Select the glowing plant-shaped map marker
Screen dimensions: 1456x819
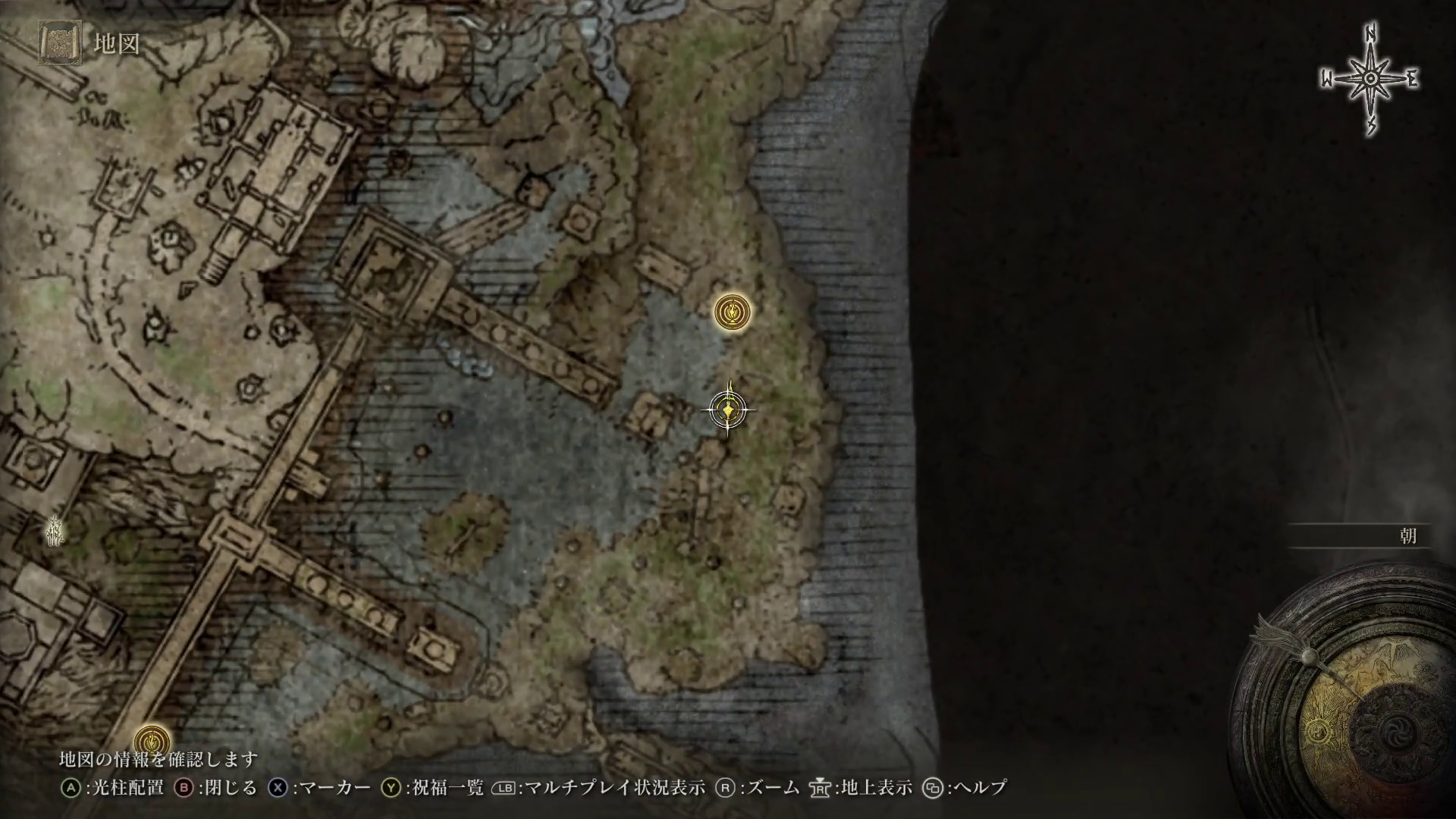coord(55,530)
